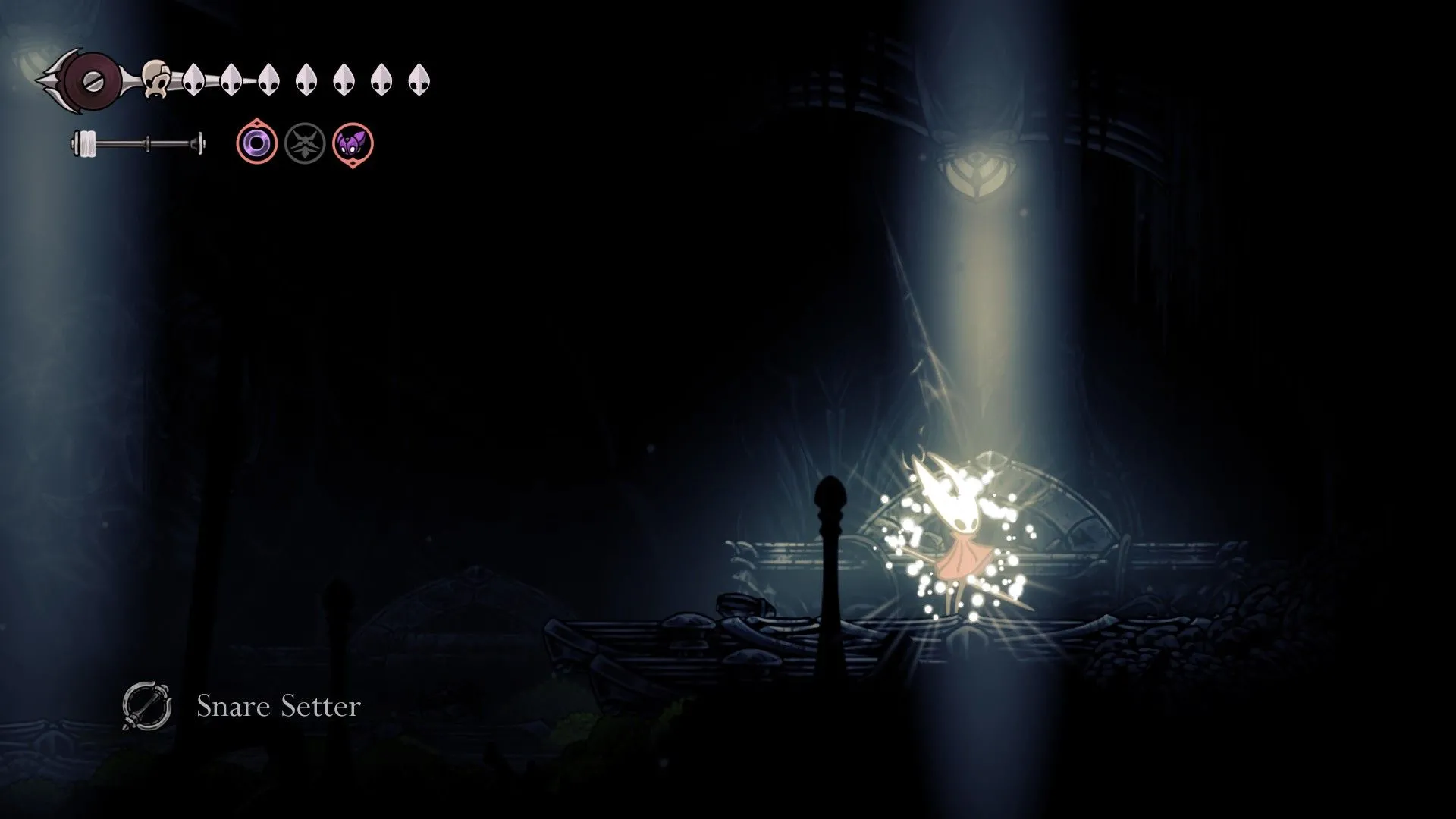The width and height of the screenshot is (1456, 819).
Task: Select the greyed-out insect tool icon
Action: 305,143
